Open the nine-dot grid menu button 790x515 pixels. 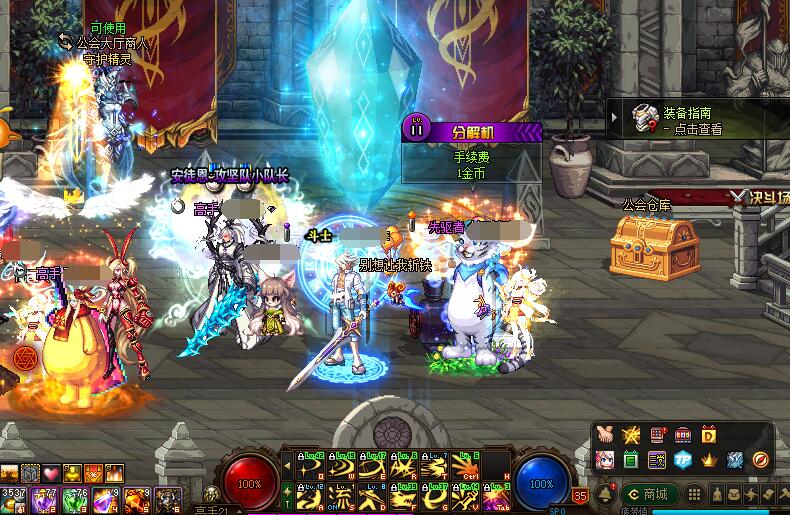(x=694, y=494)
